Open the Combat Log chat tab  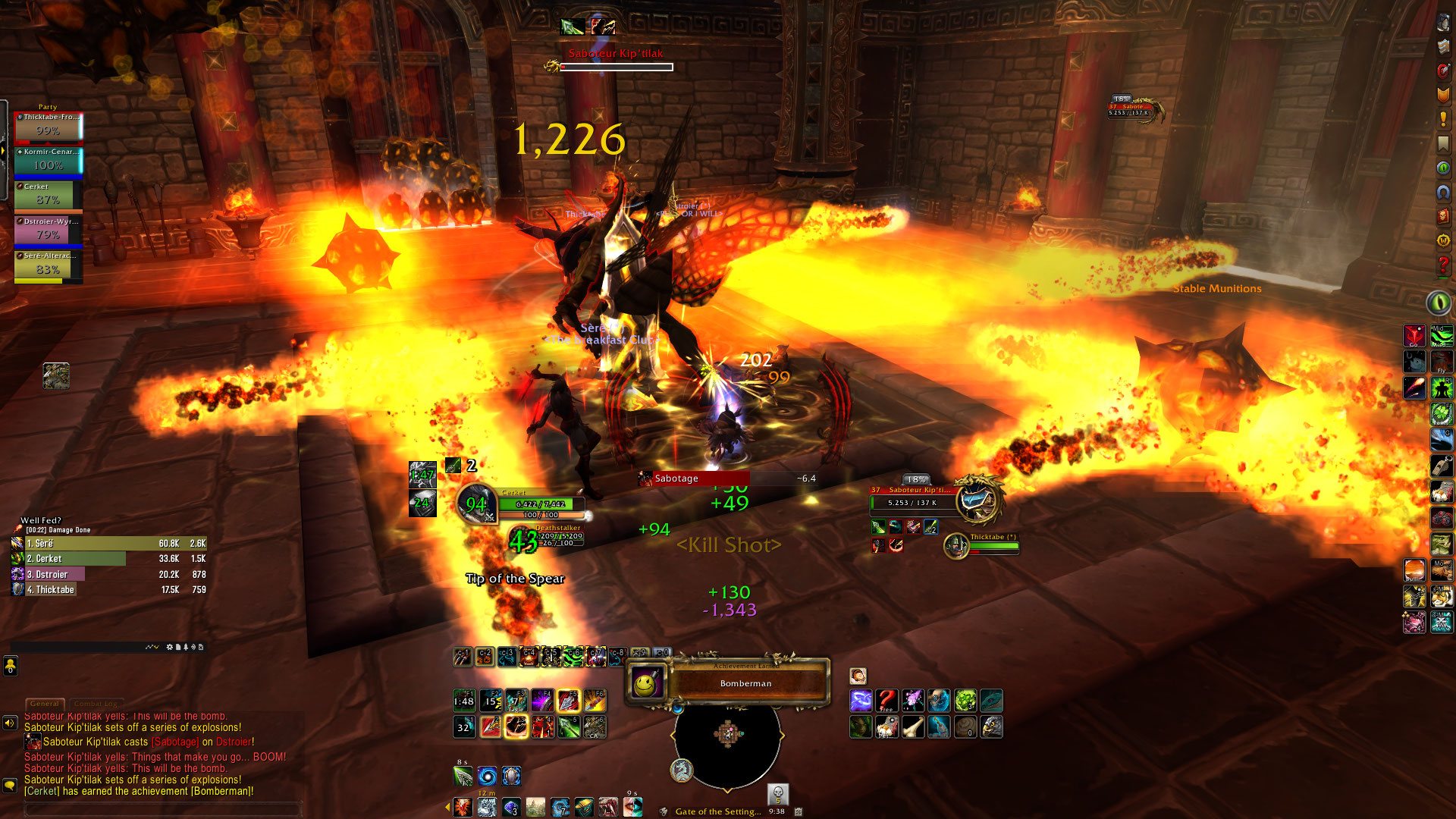(96, 704)
